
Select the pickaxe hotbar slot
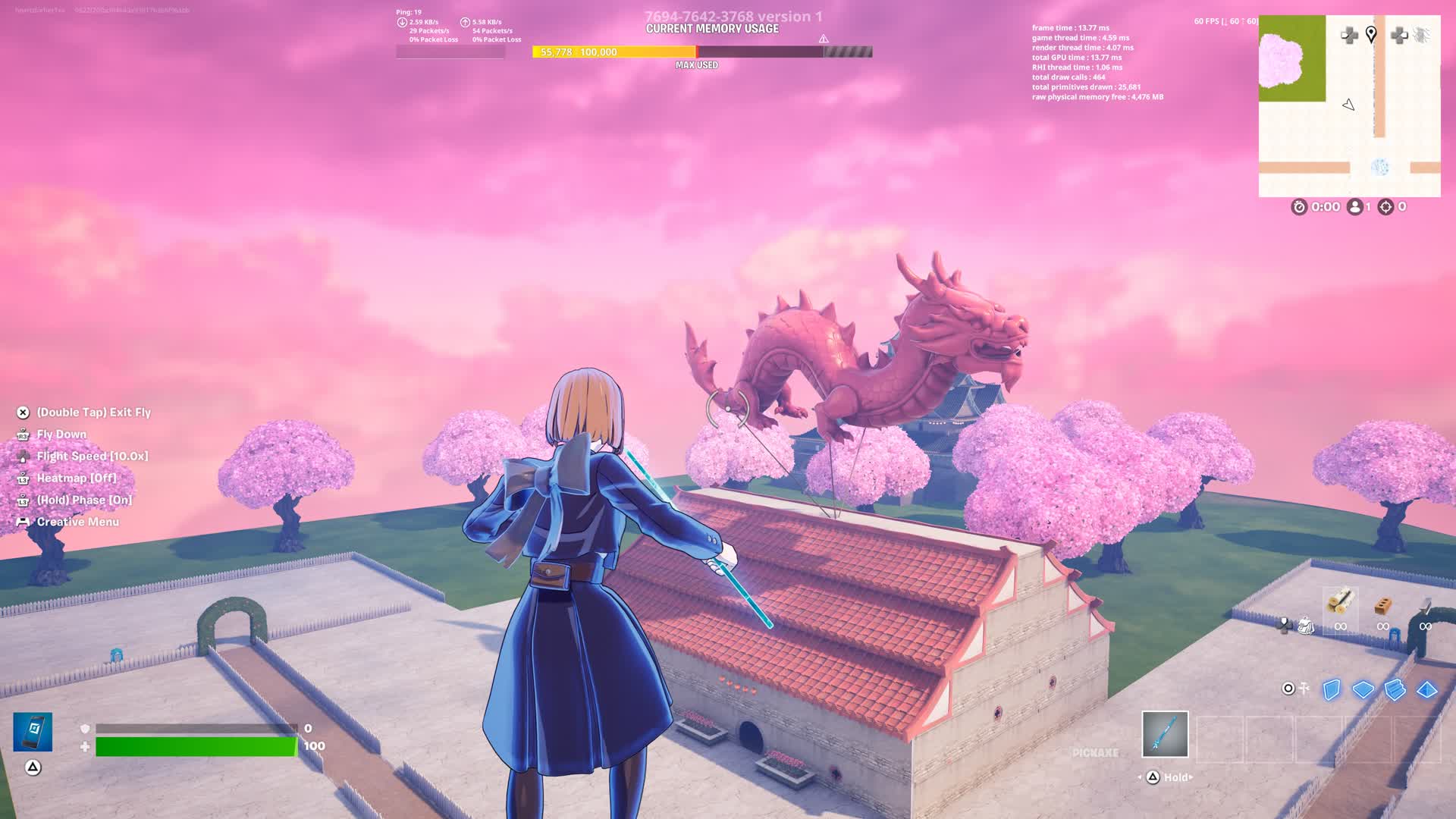(1165, 734)
